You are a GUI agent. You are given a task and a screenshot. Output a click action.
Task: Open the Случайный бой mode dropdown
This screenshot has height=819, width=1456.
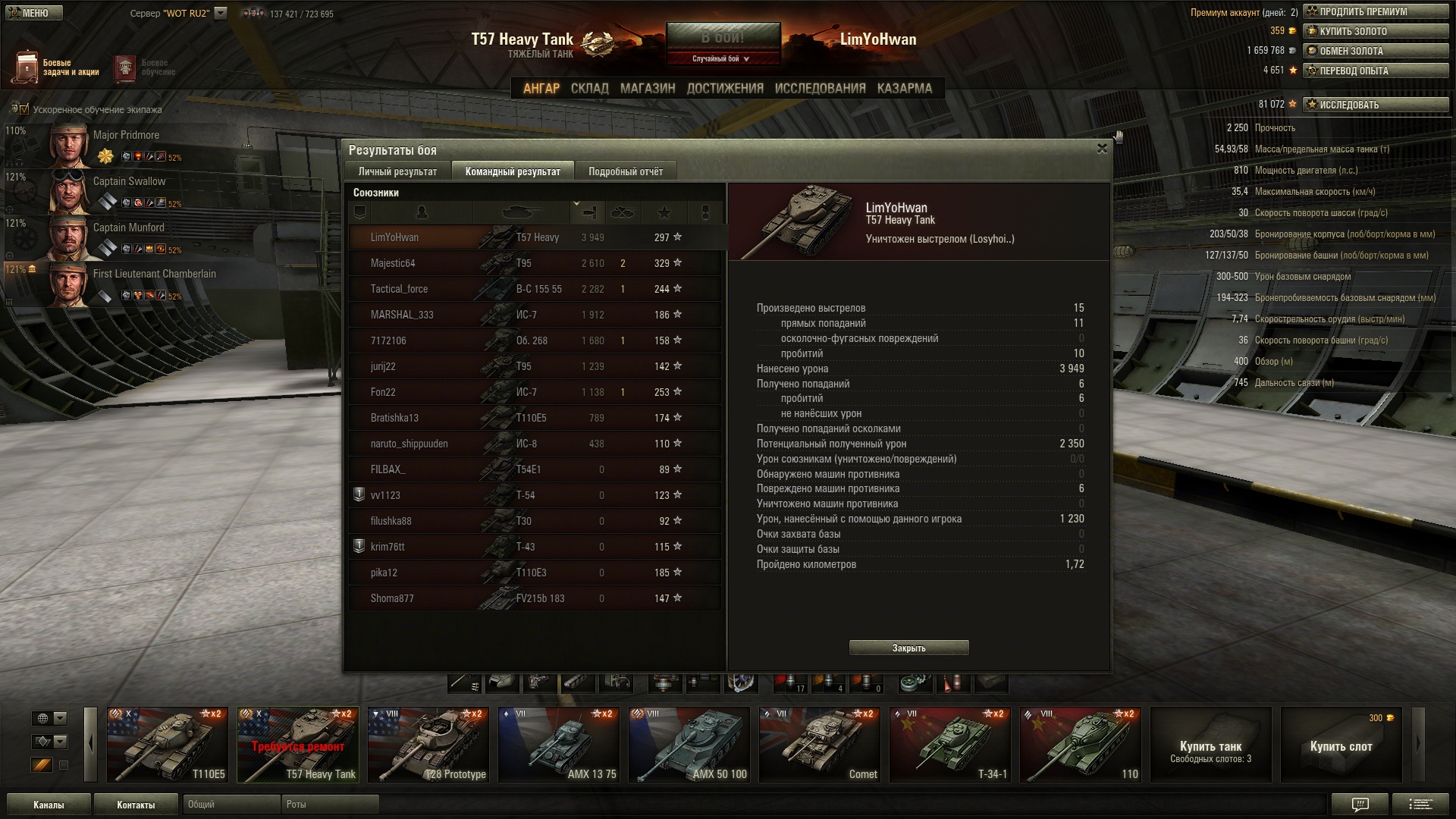click(x=721, y=58)
